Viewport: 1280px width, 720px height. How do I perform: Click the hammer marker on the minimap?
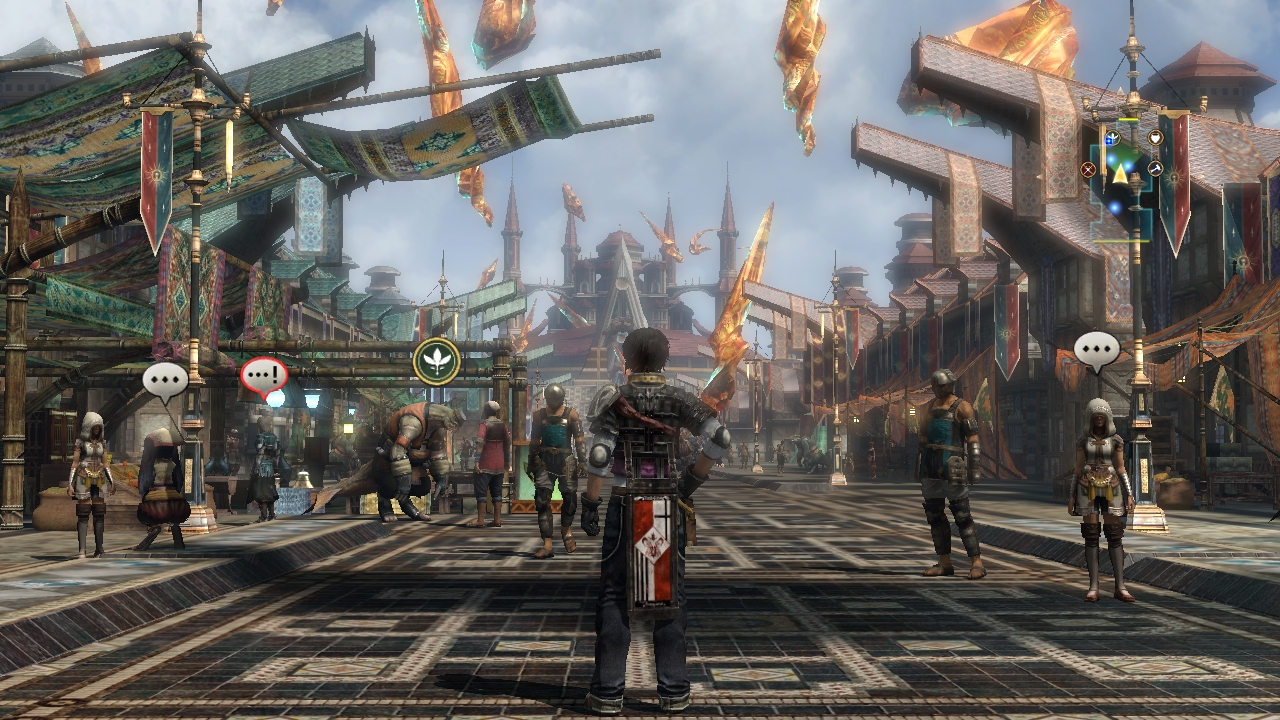pyautogui.click(x=1155, y=168)
